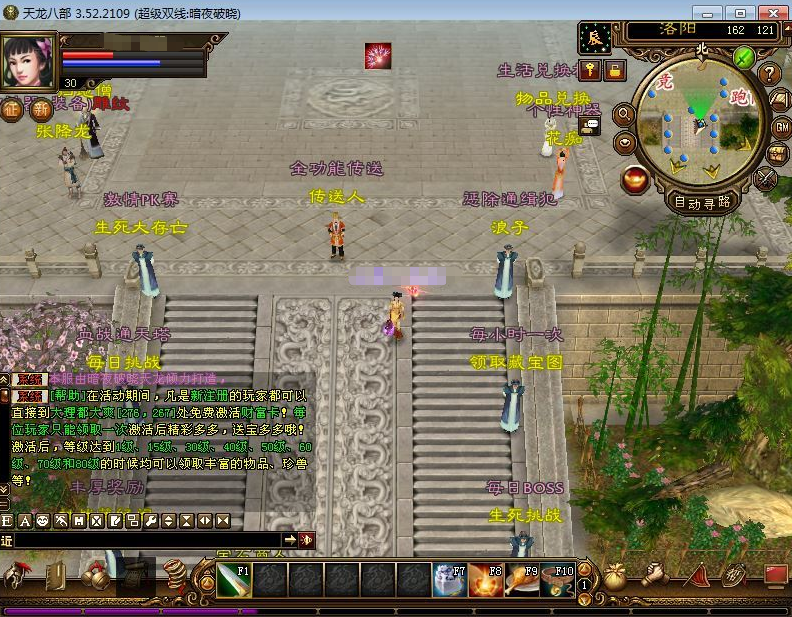Open the GM service button
This screenshot has width=792, height=617.
point(781,127)
